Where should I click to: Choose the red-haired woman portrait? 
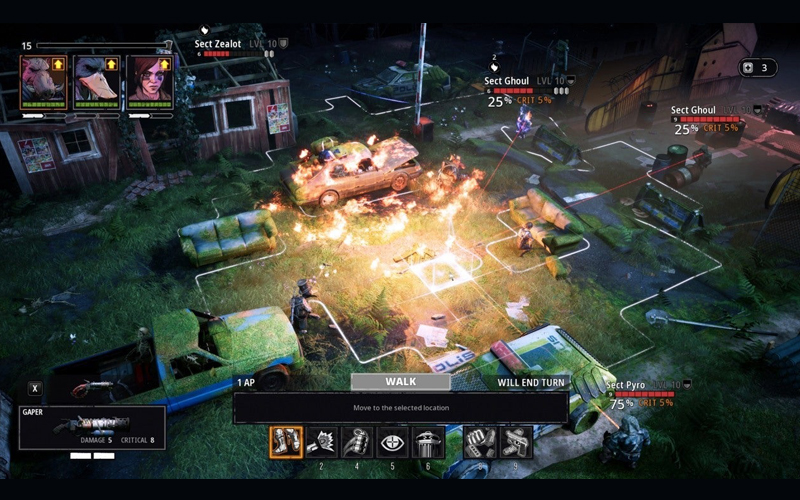tap(150, 82)
